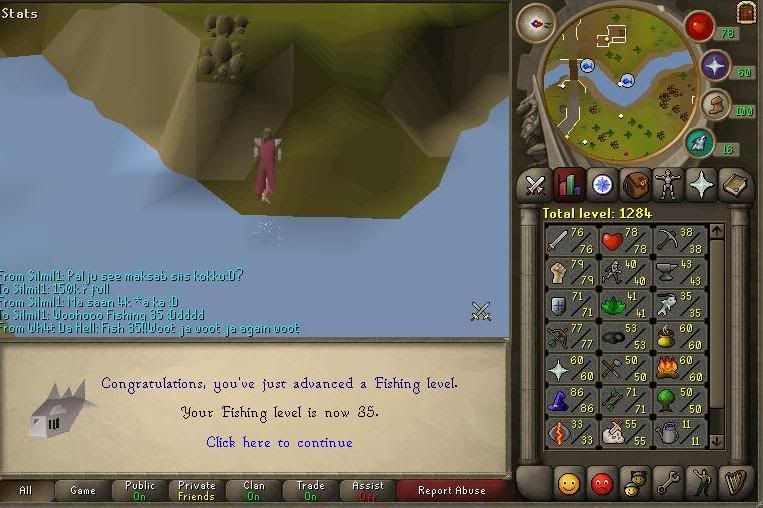This screenshot has height=508, width=763.
Task: Click the compass to face north
Action: click(x=535, y=23)
